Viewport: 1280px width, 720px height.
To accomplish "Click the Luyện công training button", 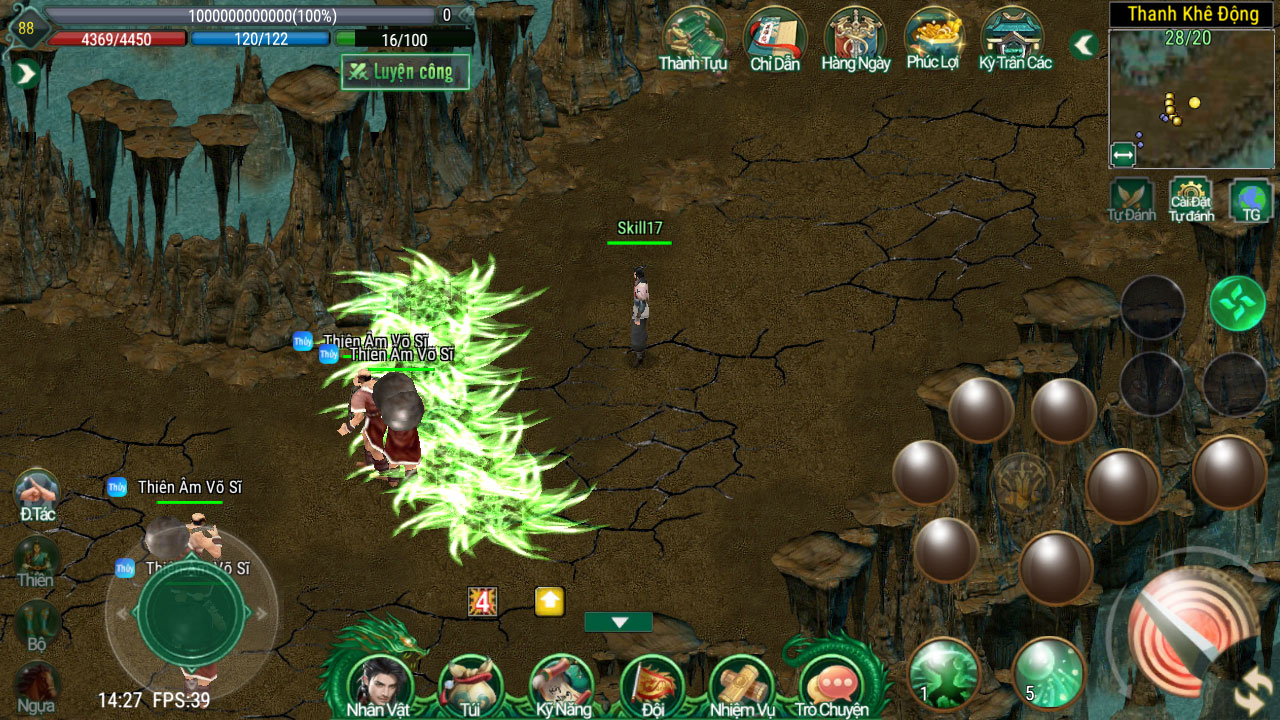I will [405, 72].
